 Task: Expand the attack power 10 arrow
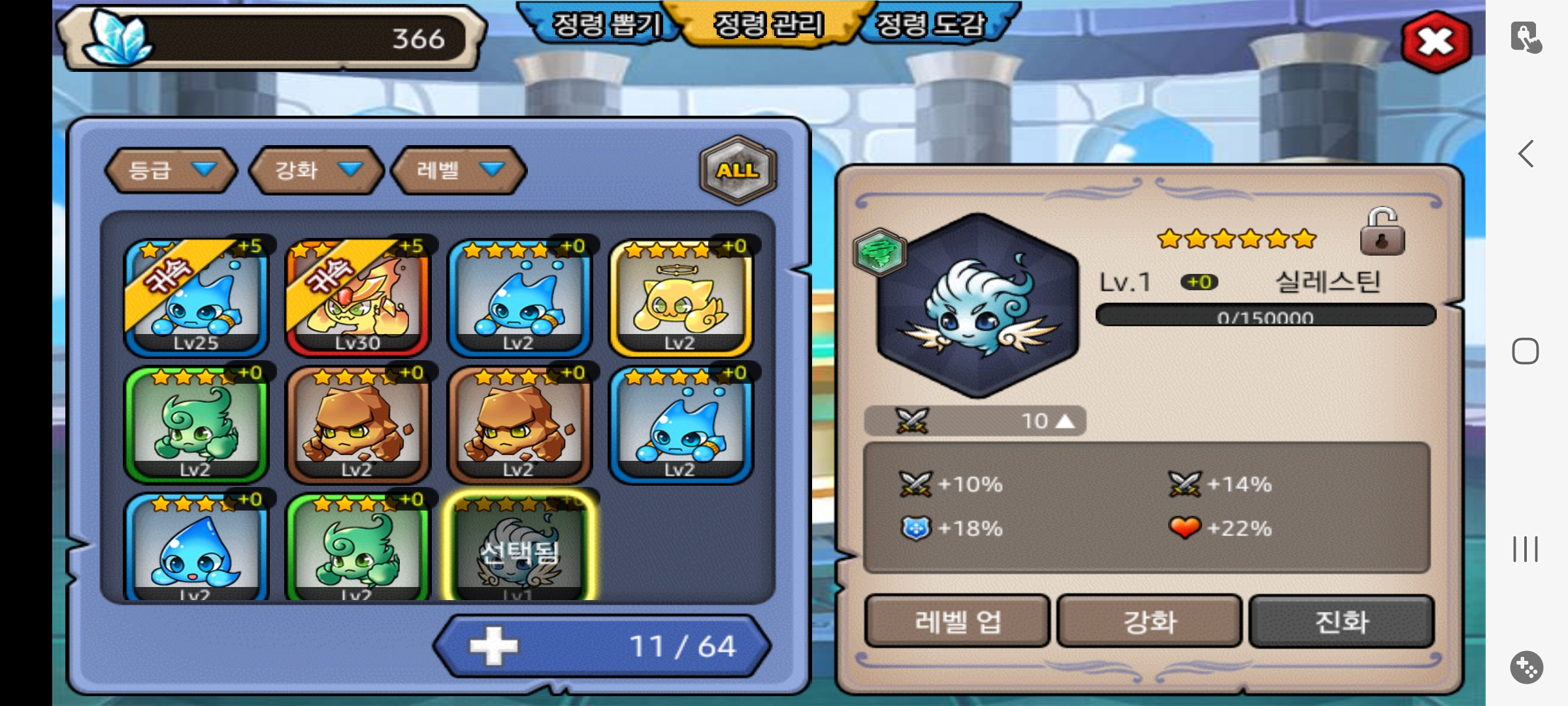1064,421
